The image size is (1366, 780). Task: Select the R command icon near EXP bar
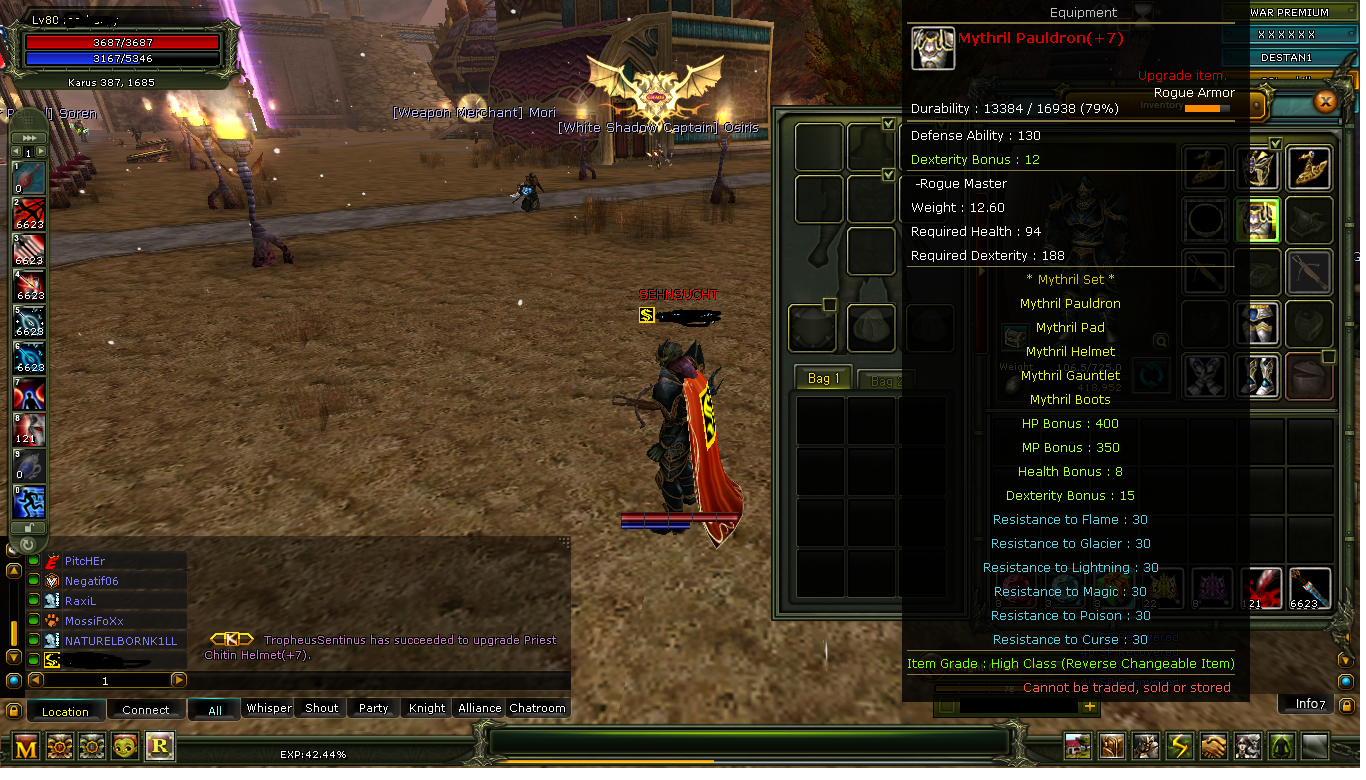click(160, 746)
